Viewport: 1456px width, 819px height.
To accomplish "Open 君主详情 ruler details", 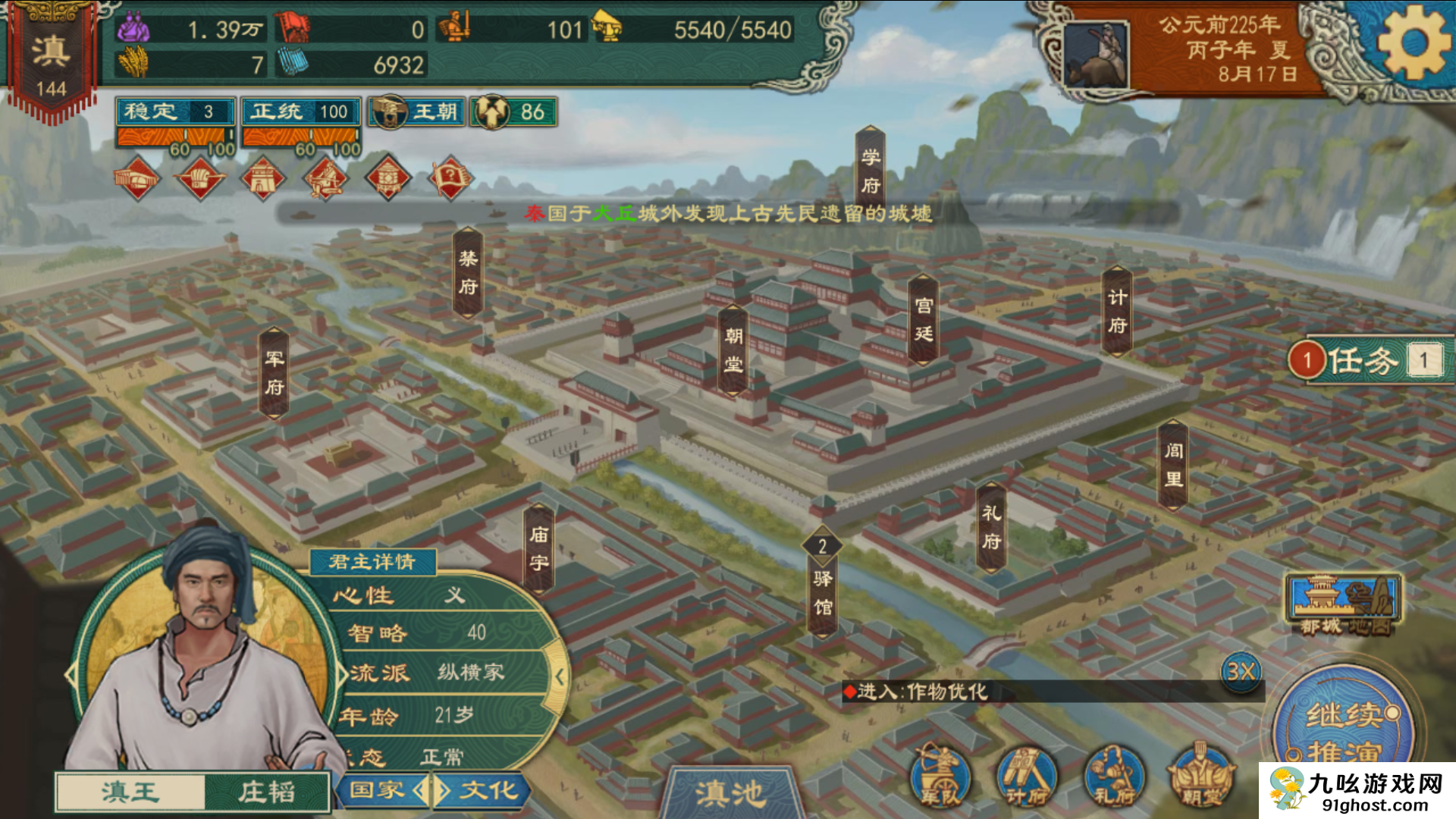I will point(372,561).
